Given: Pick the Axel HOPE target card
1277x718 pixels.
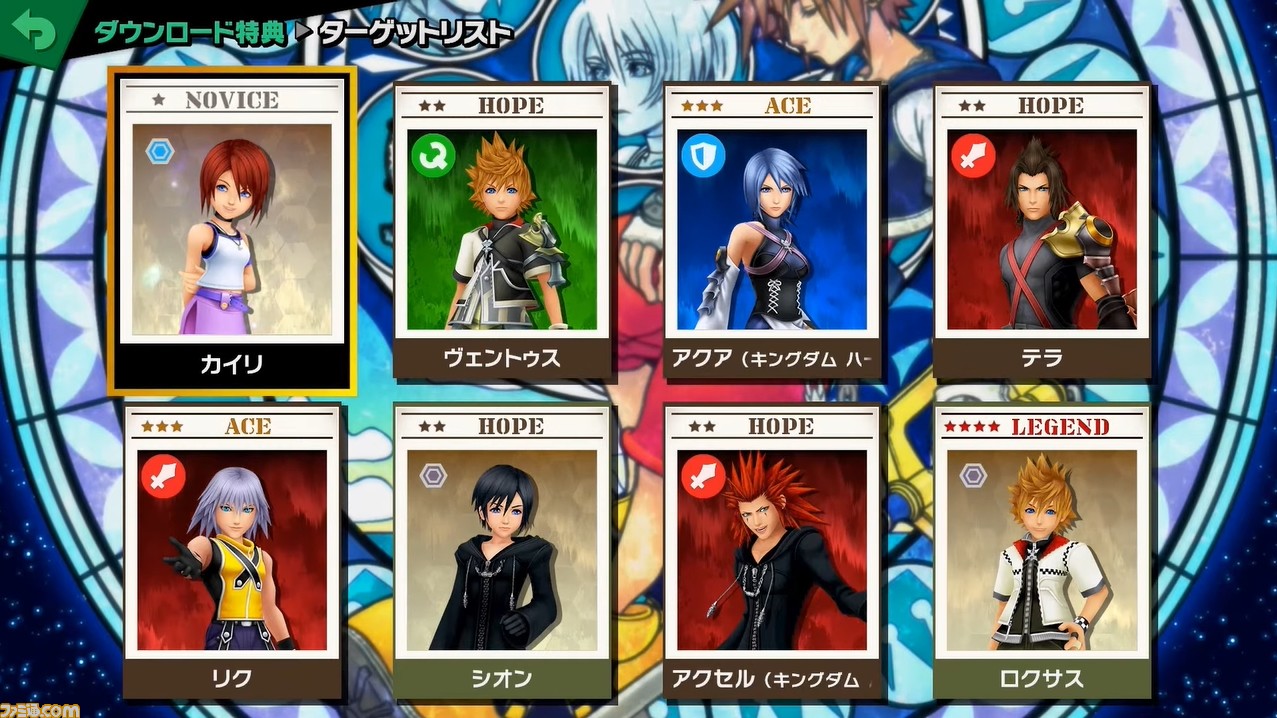Looking at the screenshot, I should (772, 551).
